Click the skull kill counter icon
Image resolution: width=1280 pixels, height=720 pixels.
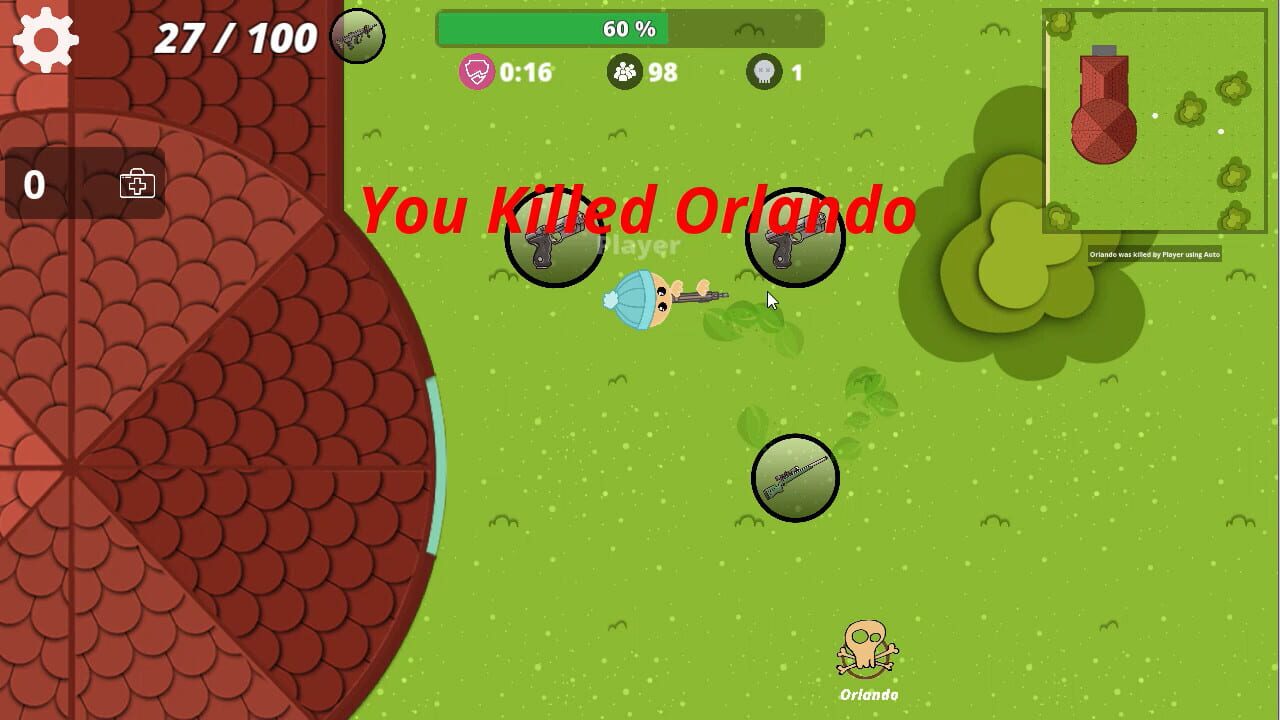pos(763,71)
